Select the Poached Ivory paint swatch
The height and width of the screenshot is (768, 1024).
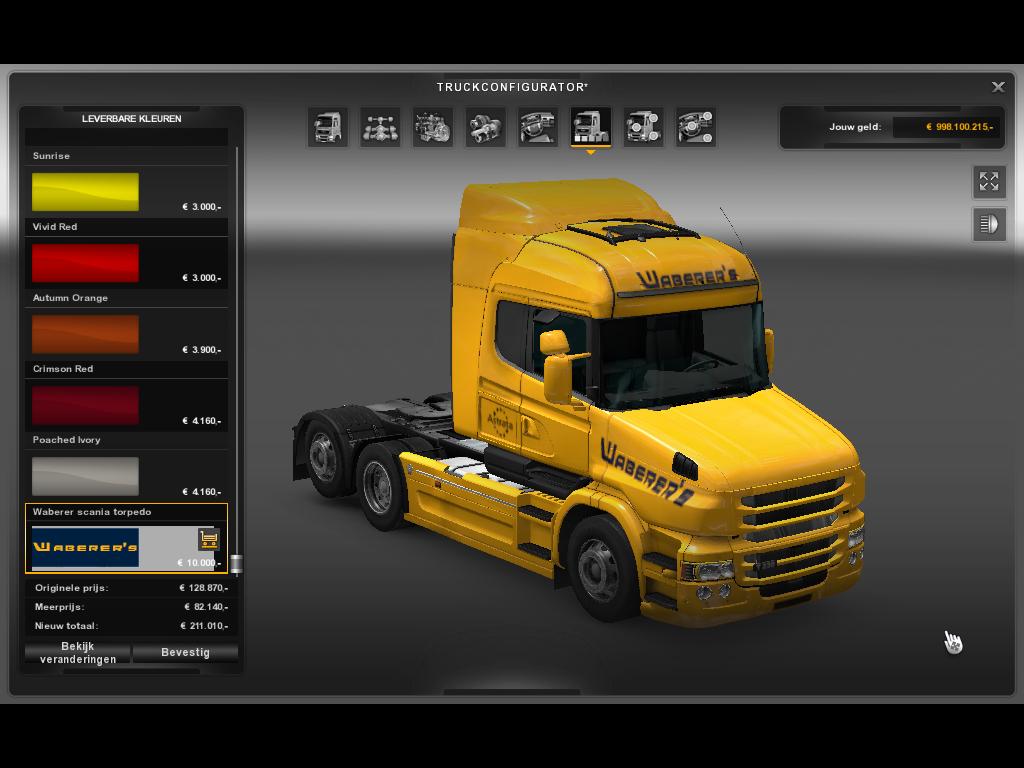pyautogui.click(x=85, y=476)
